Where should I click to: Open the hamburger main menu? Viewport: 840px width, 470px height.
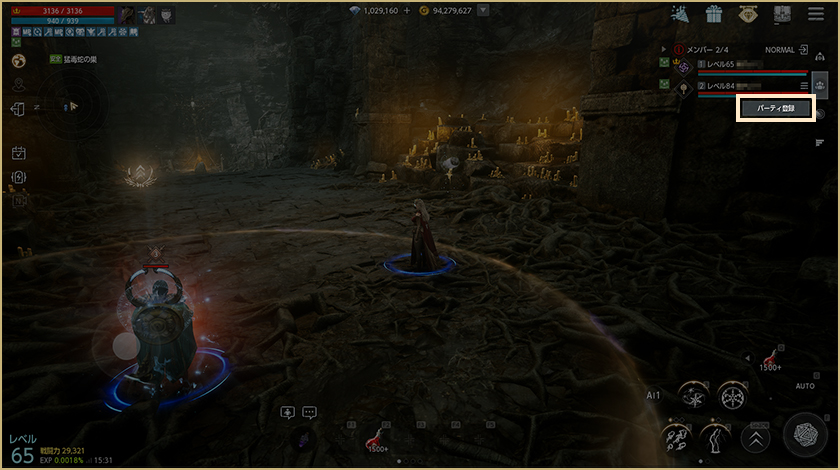click(814, 14)
